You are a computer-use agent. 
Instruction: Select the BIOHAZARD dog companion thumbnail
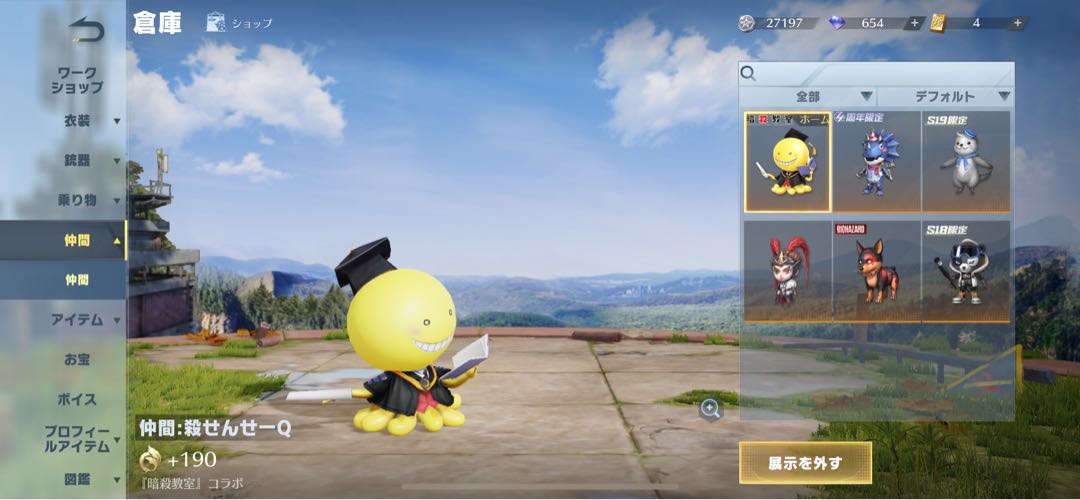pos(877,271)
